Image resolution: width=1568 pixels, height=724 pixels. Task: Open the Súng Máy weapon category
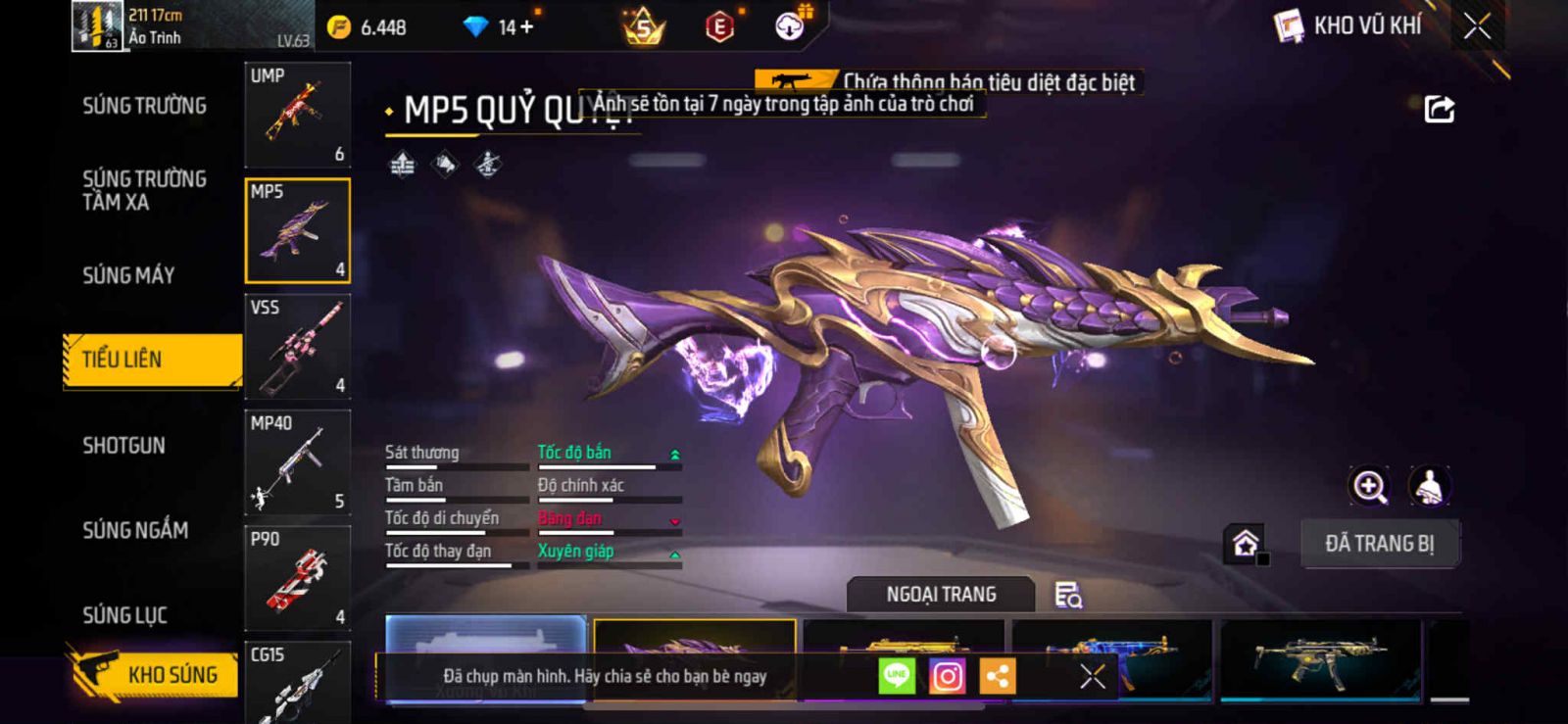[x=128, y=275]
